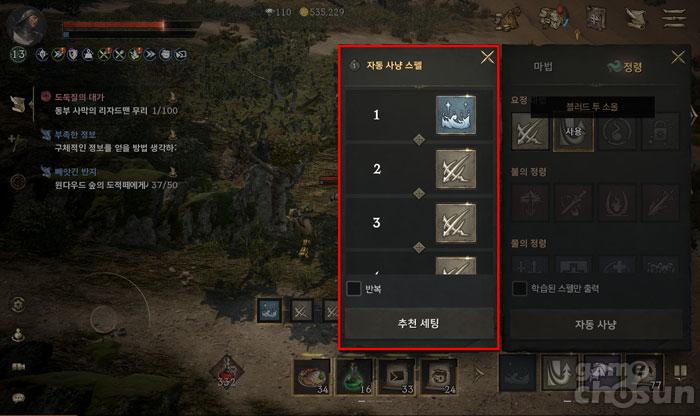Select the blue water splash spell in slot 1
The image size is (700, 416).
(456, 115)
